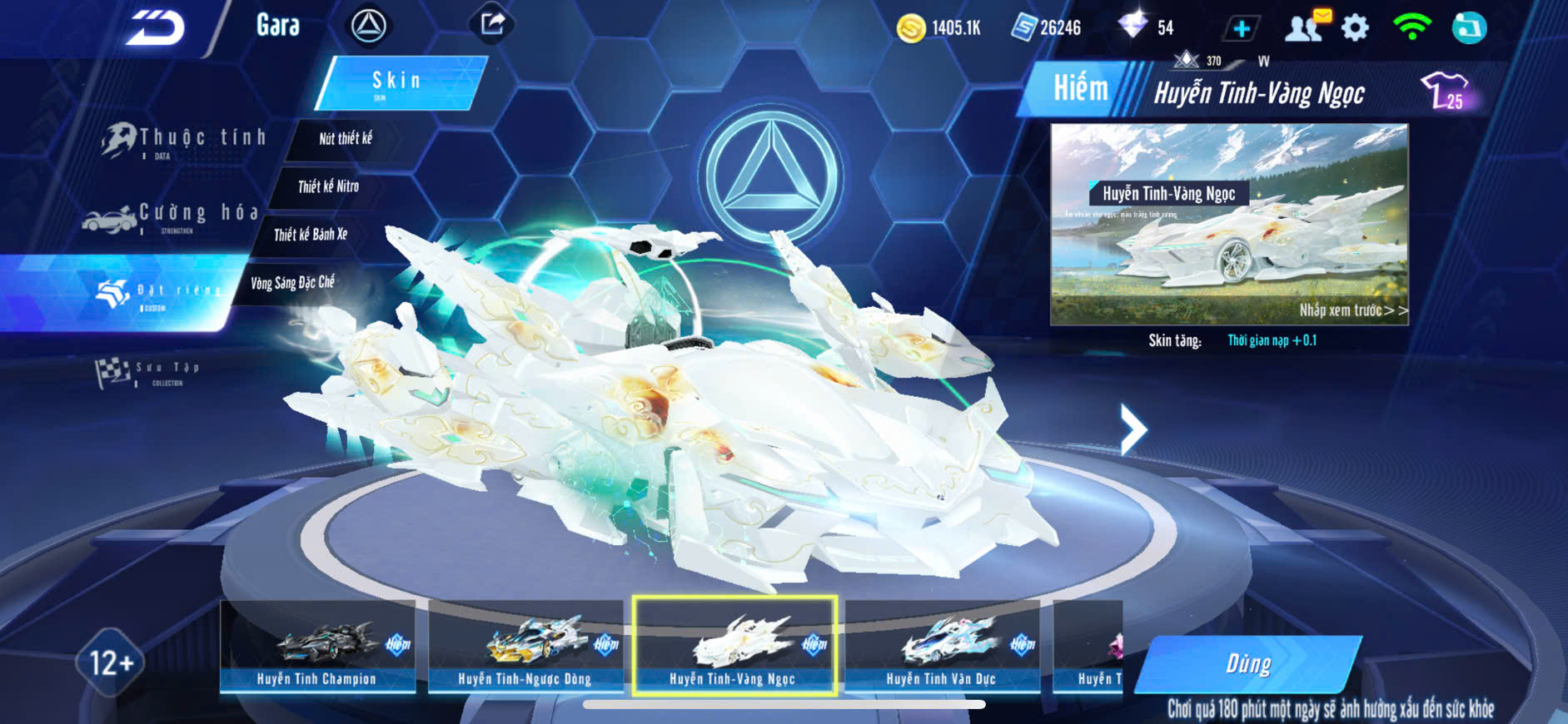Screen dimensions: 1568x724
Task: Show the next skin with right arrow
Action: (1132, 429)
